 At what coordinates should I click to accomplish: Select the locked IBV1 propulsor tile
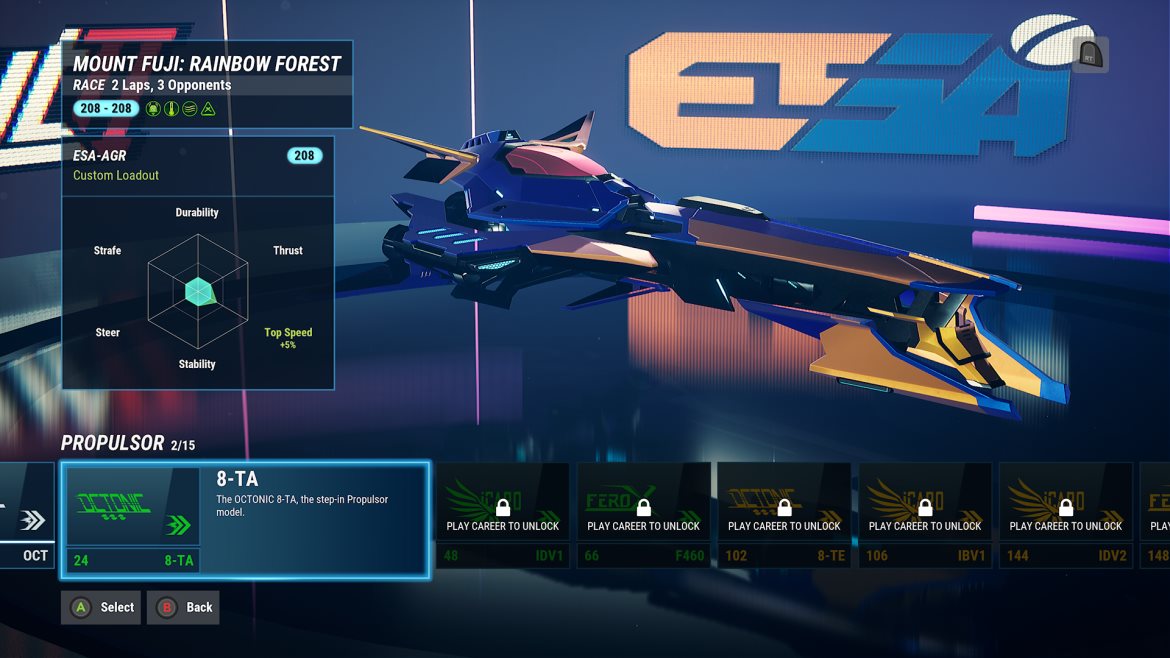tap(925, 515)
